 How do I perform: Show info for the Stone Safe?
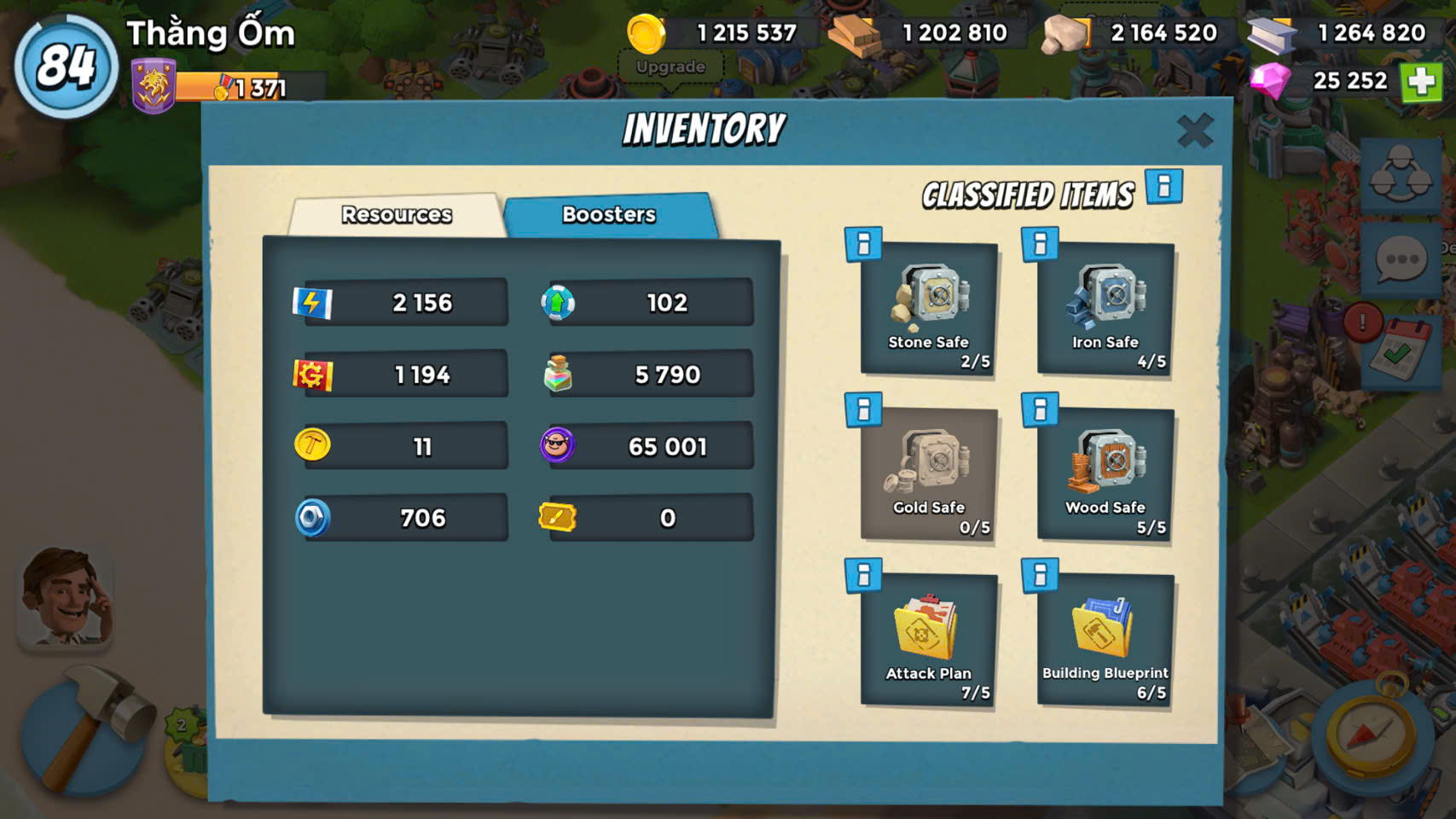click(x=863, y=245)
